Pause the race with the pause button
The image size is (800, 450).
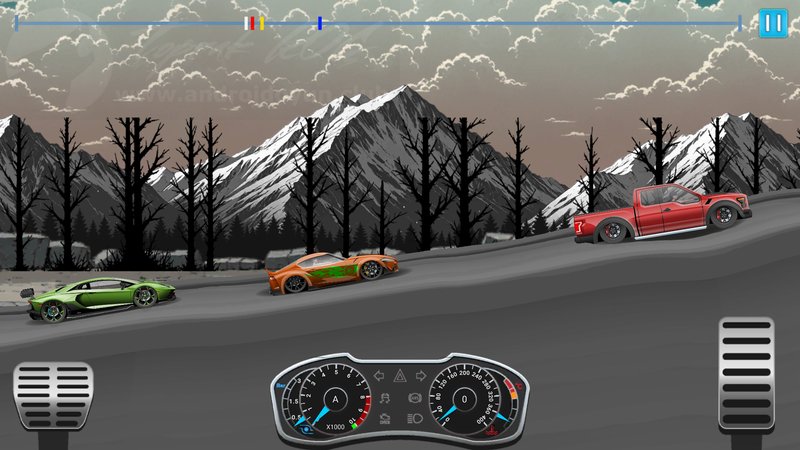(x=772, y=23)
